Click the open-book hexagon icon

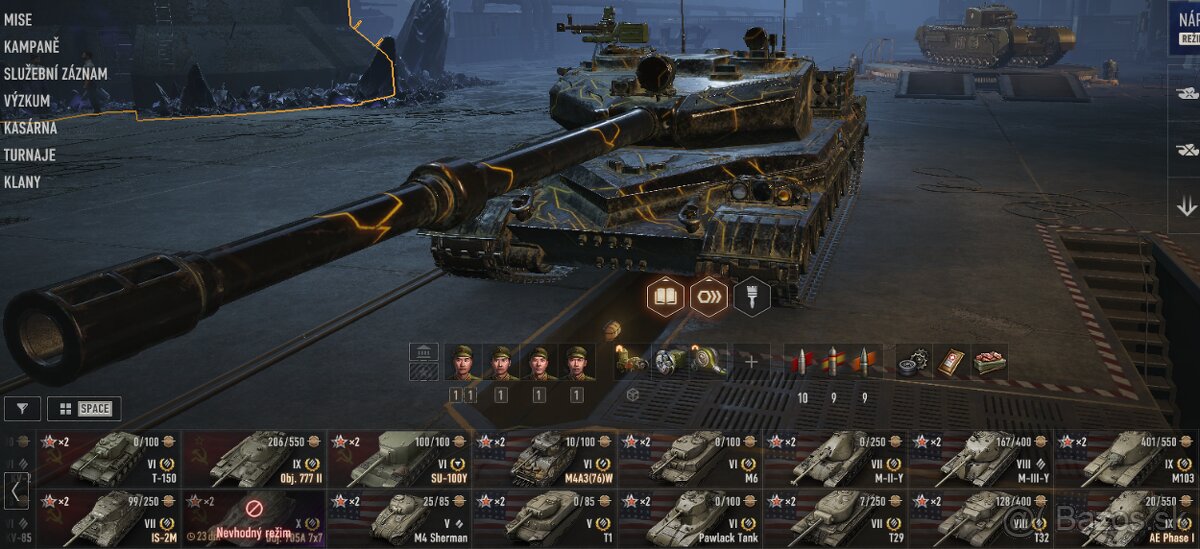666,297
